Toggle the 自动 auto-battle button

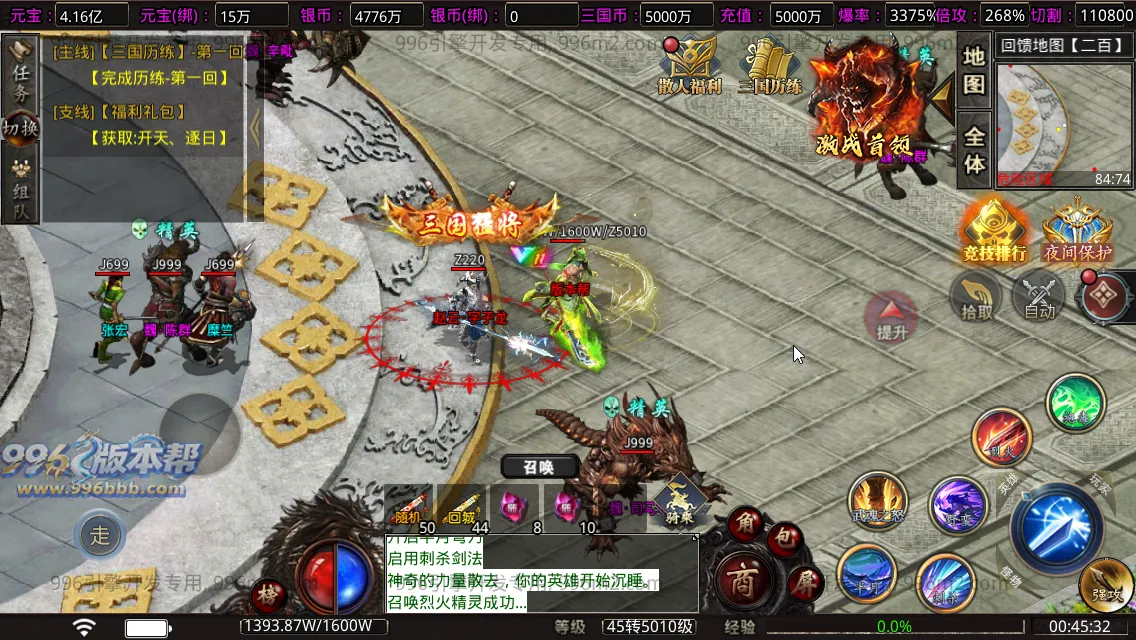1040,297
